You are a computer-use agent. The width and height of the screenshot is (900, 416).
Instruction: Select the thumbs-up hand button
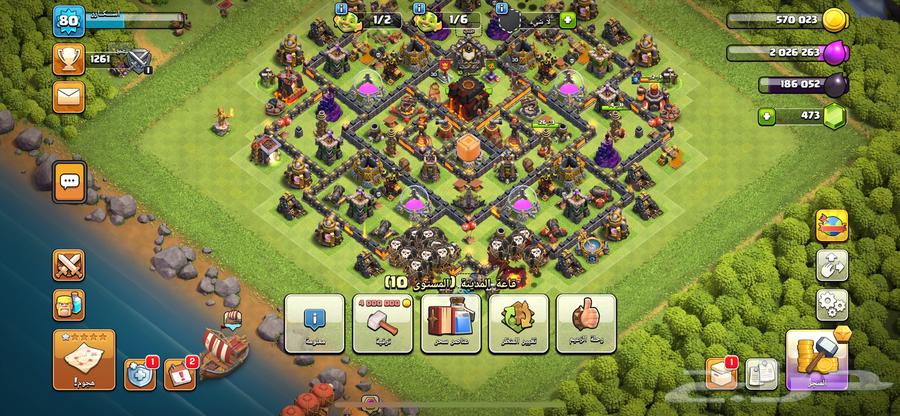click(x=586, y=324)
